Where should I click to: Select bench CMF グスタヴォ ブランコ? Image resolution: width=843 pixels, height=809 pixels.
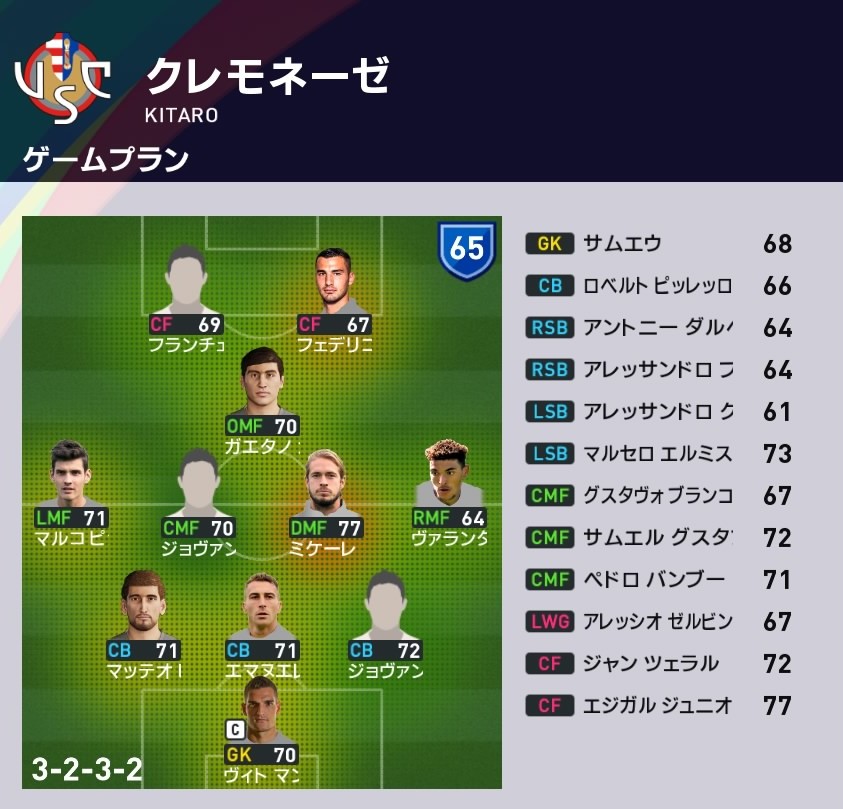pyautogui.click(x=658, y=496)
